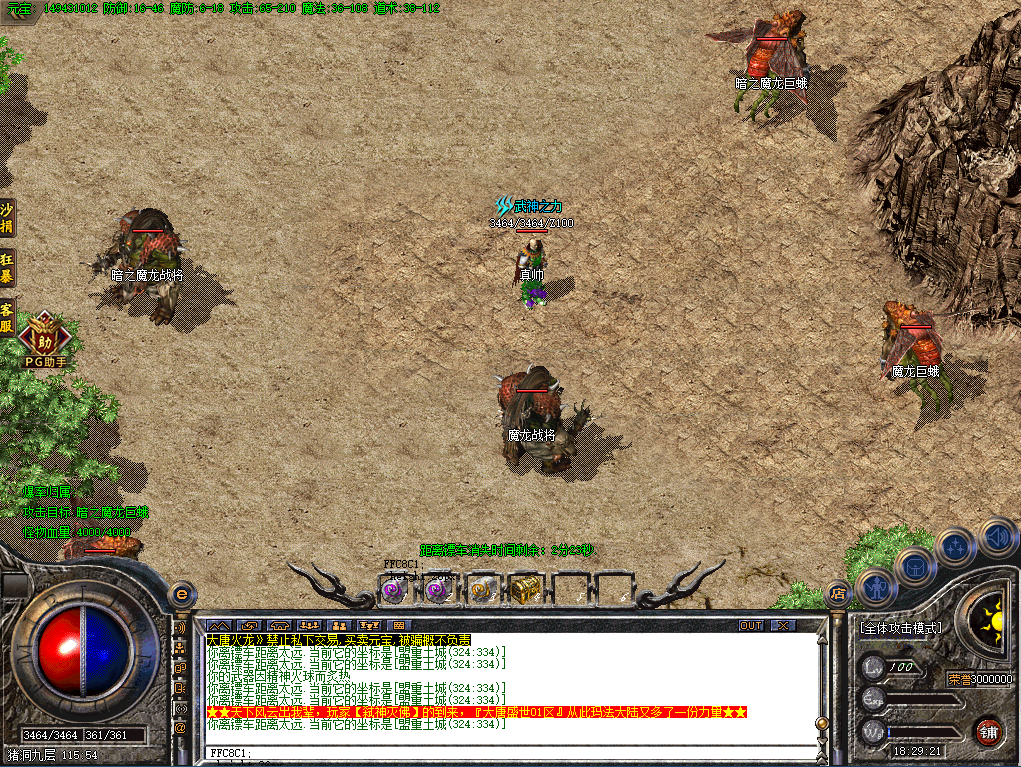
Task: Switch the 全体攻击模式 attack mode
Action: pos(900,628)
